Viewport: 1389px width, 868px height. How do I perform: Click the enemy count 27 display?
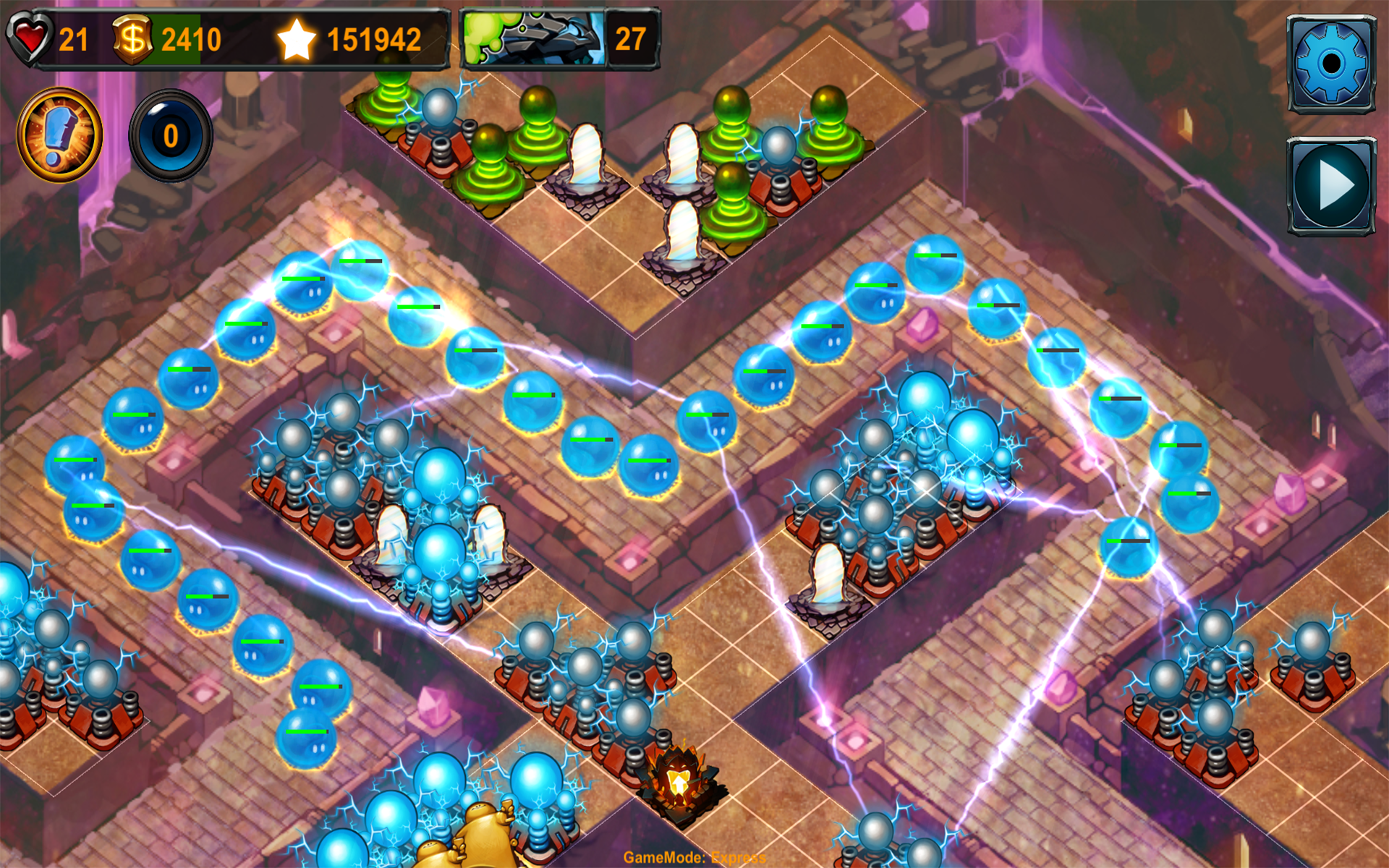coord(633,36)
